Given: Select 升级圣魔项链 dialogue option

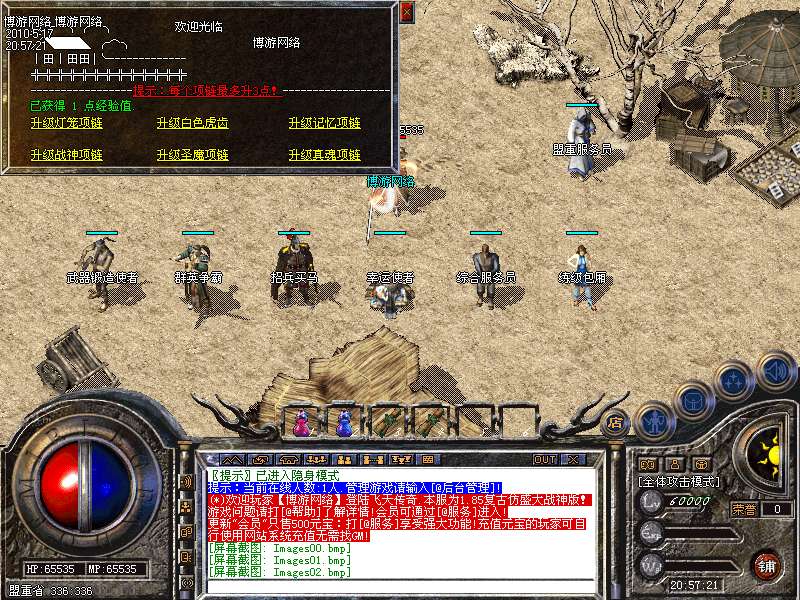Looking at the screenshot, I should coord(193,155).
